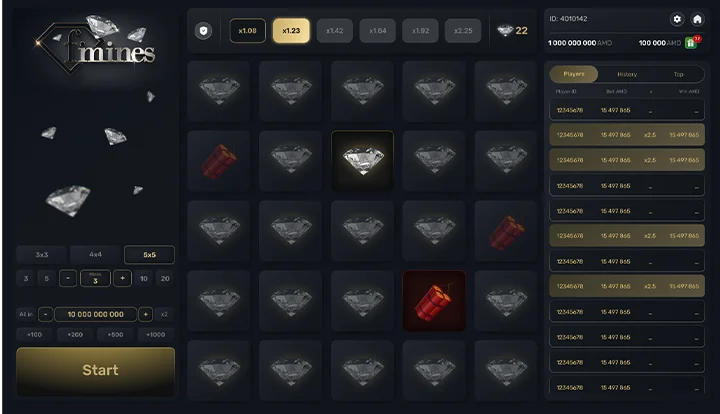Click the bet amount input field
Image resolution: width=720 pixels, height=414 pixels.
[x=96, y=314]
